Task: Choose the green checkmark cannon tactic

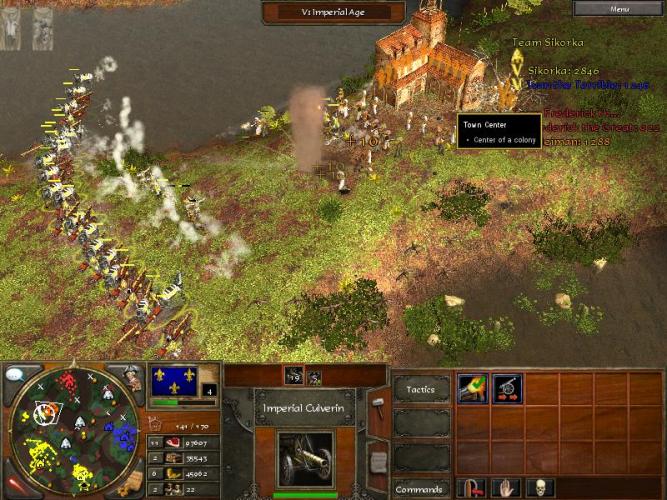Action: 472,389
